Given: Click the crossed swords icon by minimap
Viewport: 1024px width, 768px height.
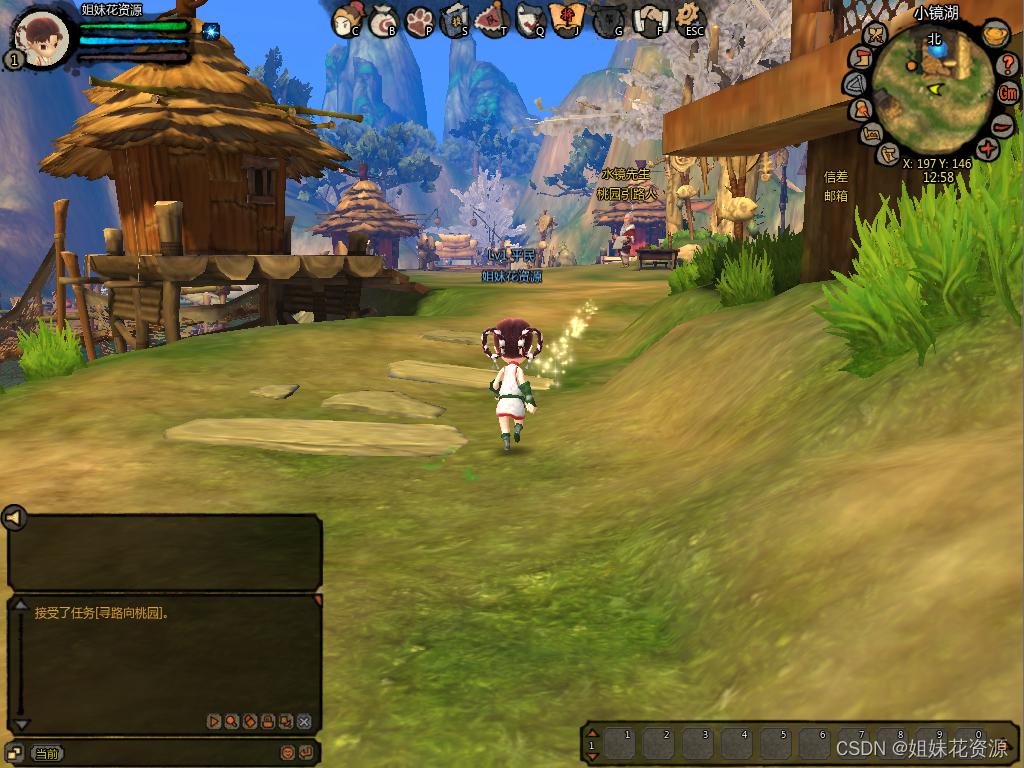Looking at the screenshot, I should pos(876,36).
